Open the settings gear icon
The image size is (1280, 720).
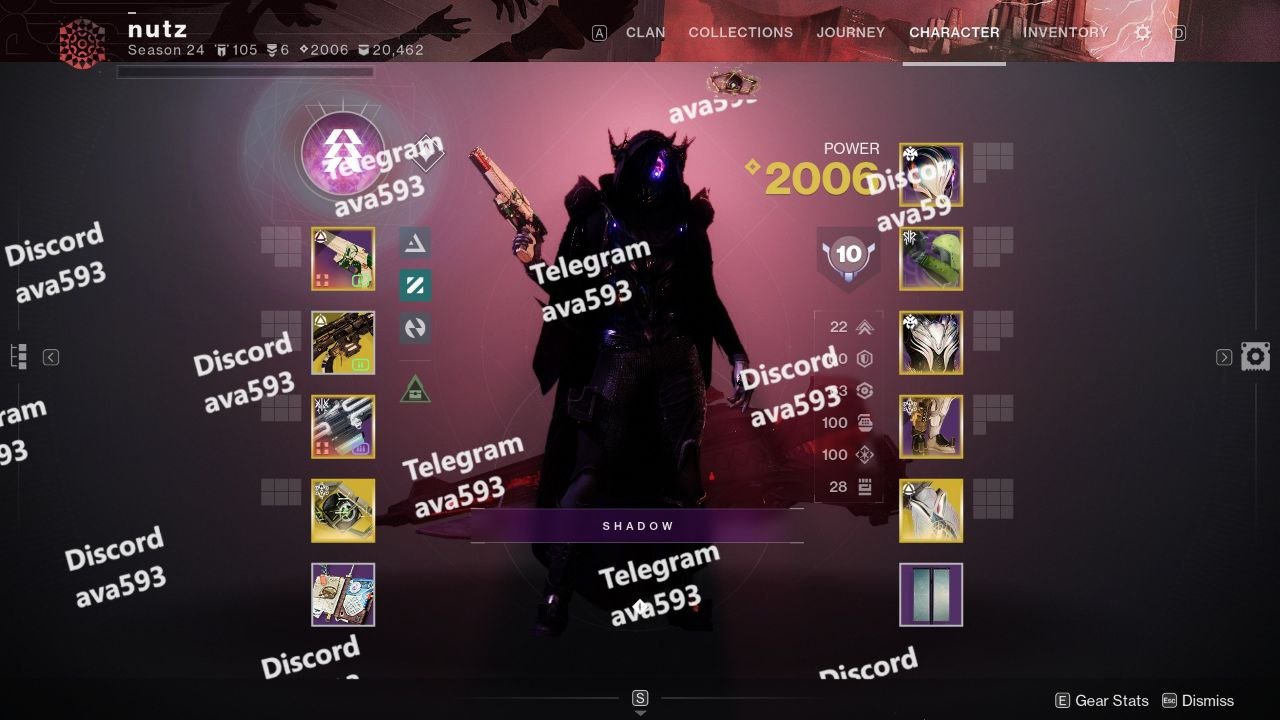point(1142,33)
